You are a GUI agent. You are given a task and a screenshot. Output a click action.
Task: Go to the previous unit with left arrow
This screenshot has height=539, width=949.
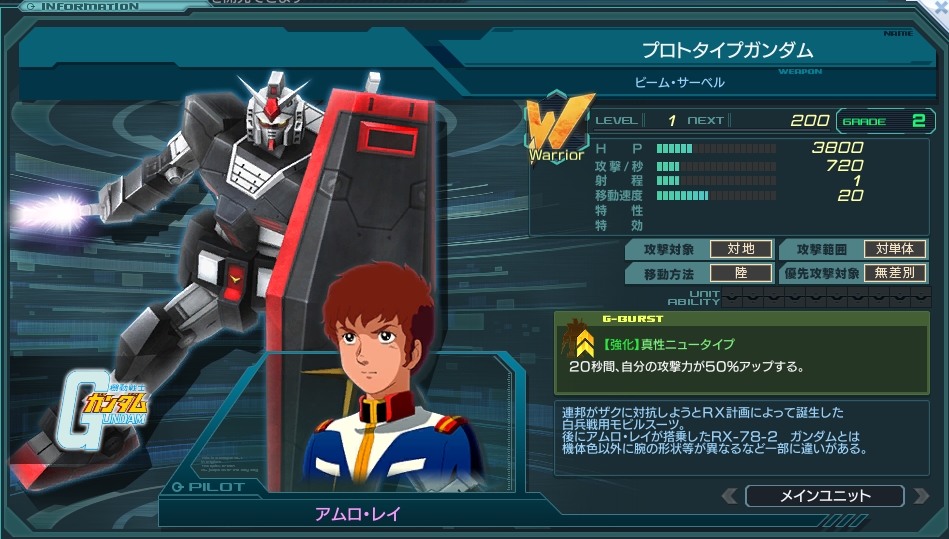point(730,496)
